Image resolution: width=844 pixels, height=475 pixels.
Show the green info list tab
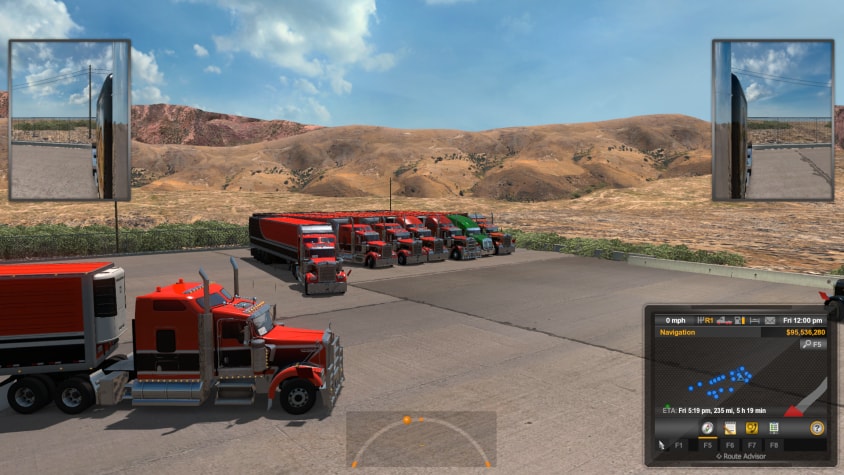773,428
